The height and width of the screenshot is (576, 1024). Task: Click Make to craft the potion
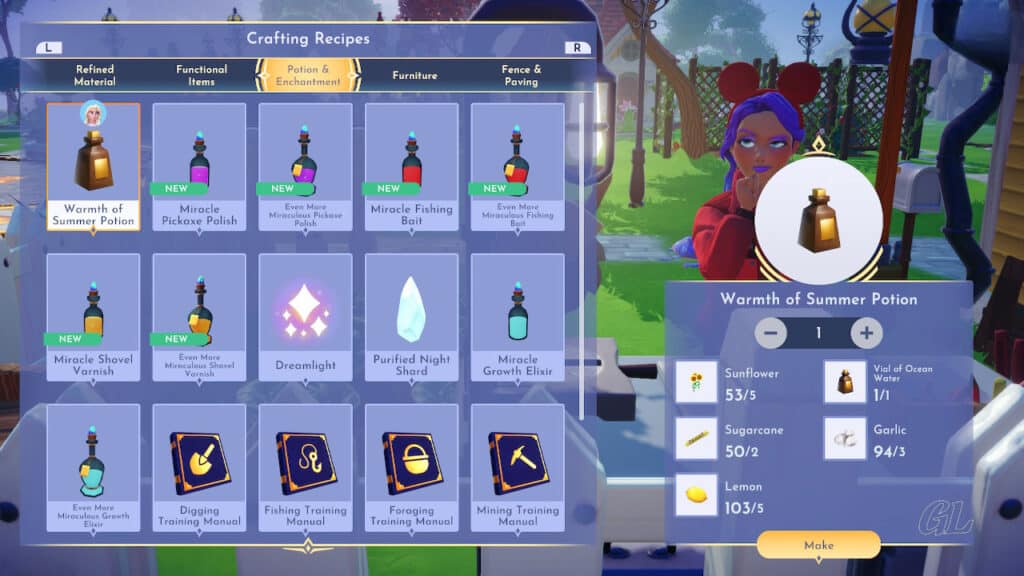[x=818, y=545]
